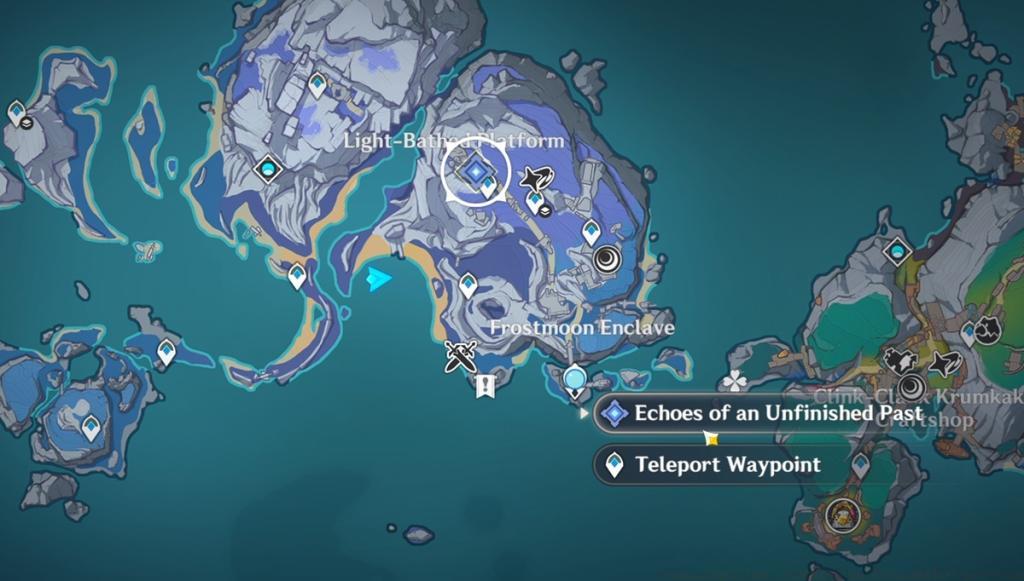Select the circled domain marker at Light-Bathed Platform
This screenshot has height=581, width=1024.
476,173
